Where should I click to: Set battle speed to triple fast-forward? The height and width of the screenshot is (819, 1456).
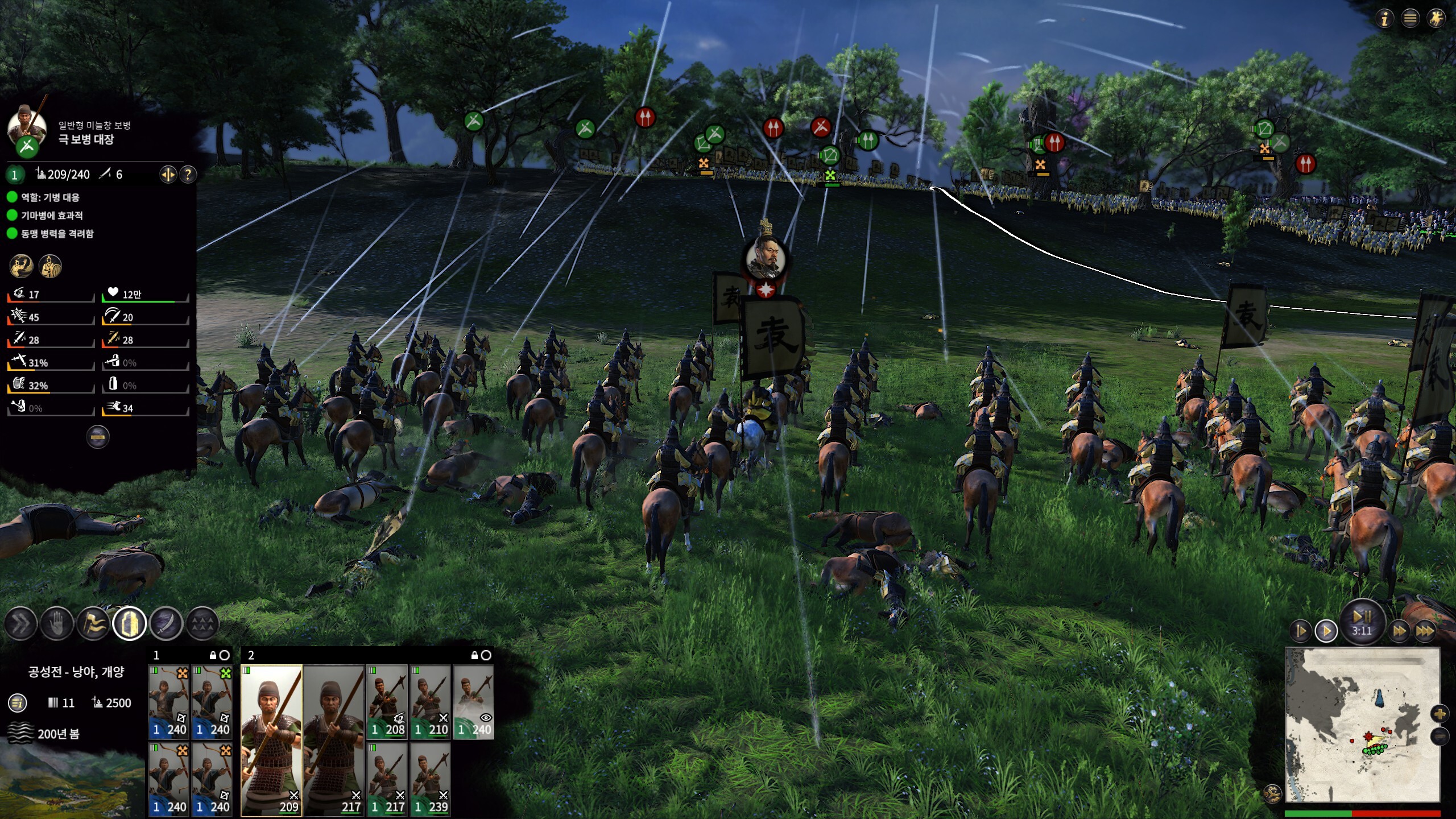(x=1425, y=631)
